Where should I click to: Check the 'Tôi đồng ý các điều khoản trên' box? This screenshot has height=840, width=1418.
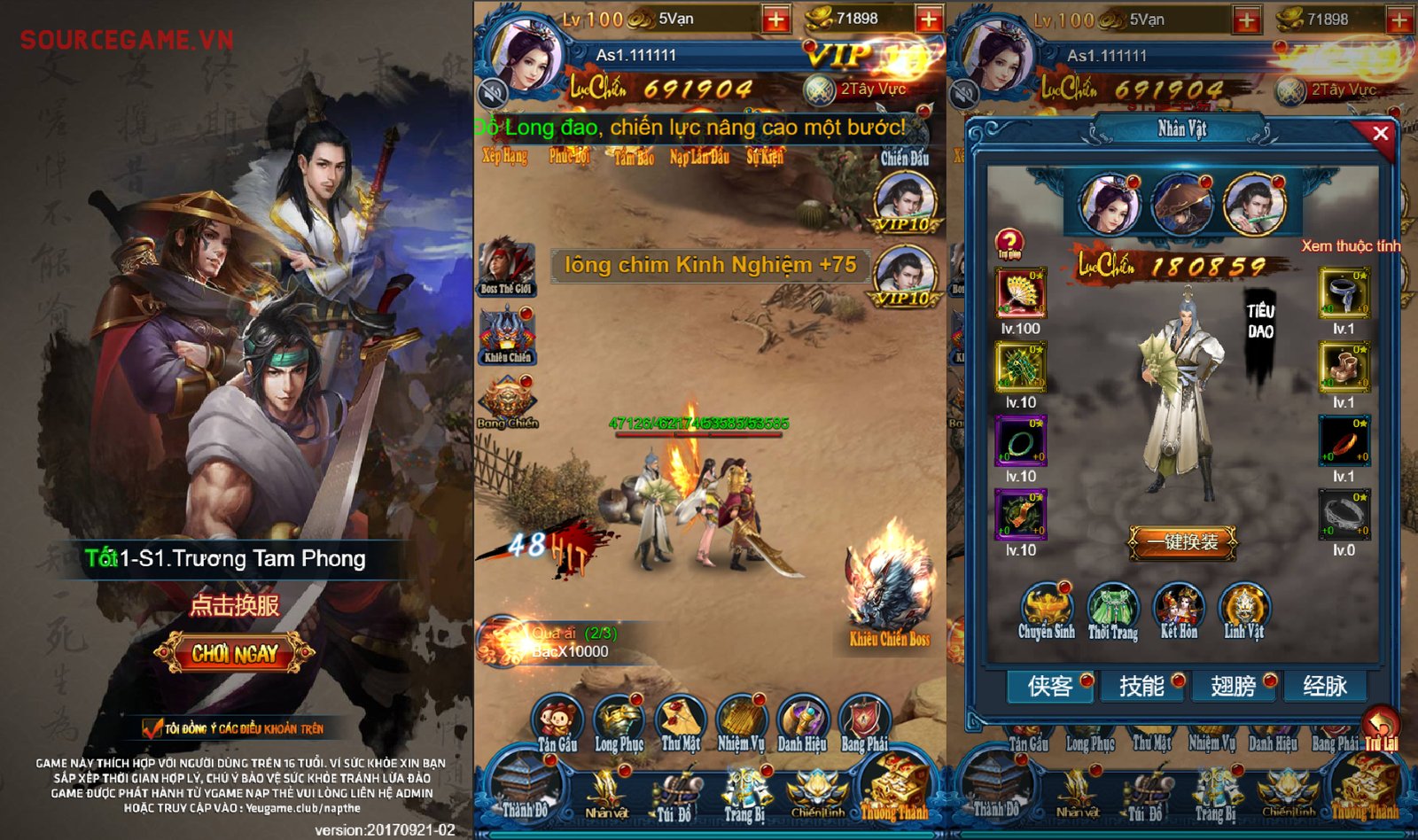pos(151,729)
